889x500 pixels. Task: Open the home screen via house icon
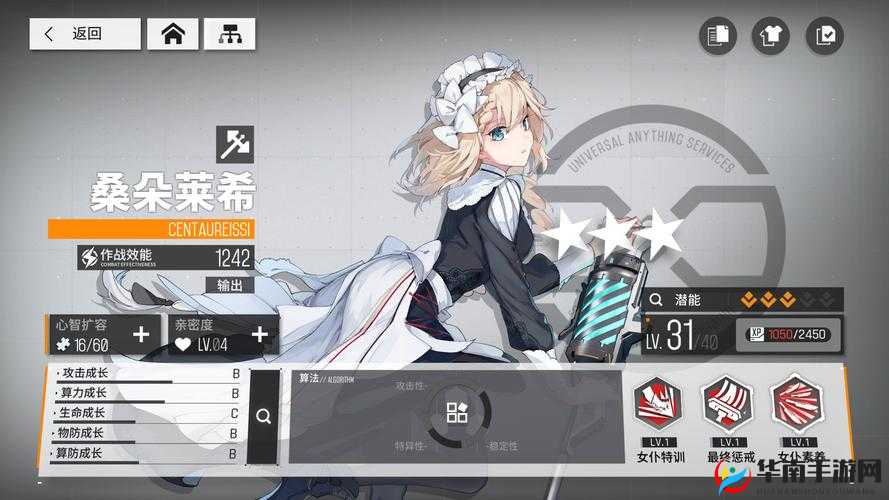[173, 34]
